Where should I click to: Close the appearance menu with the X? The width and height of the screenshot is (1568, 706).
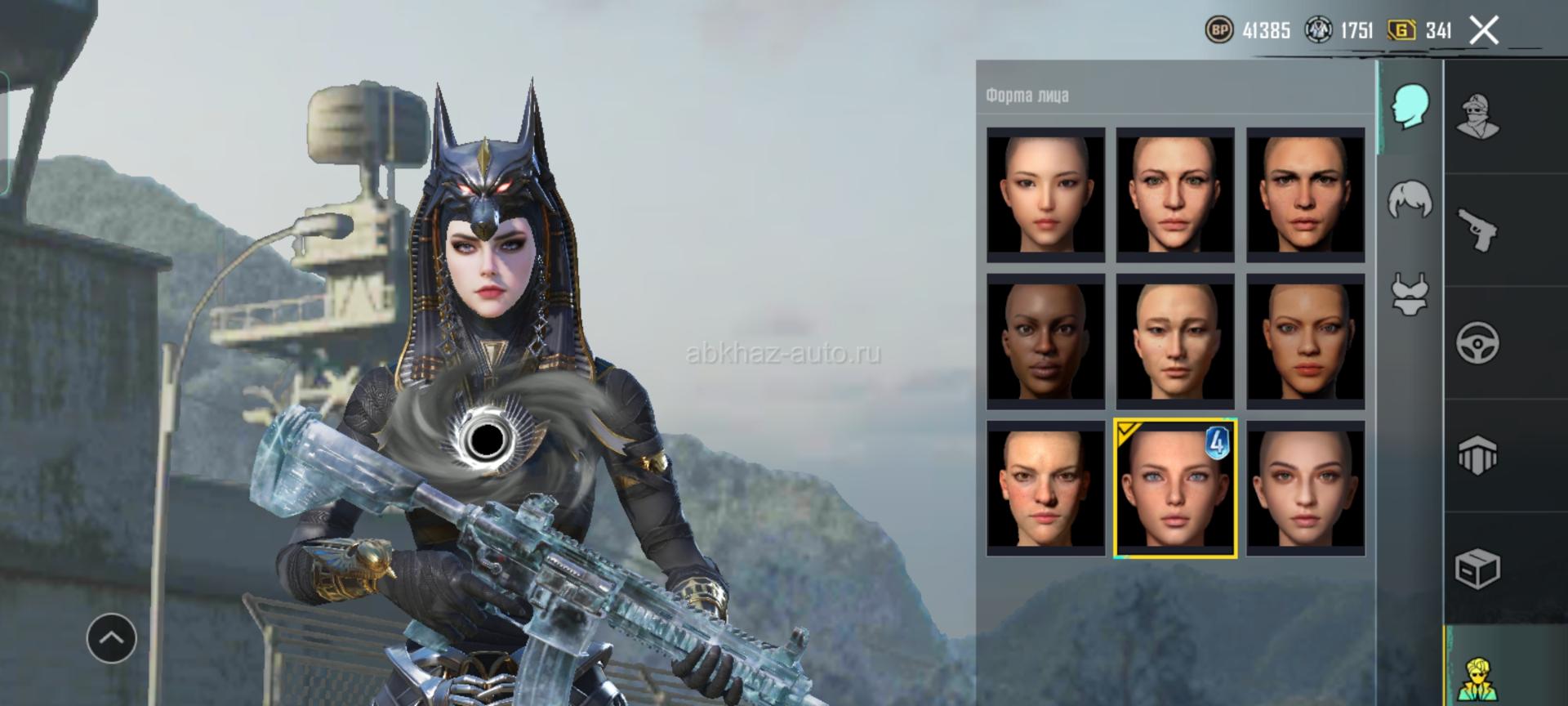point(1483,31)
